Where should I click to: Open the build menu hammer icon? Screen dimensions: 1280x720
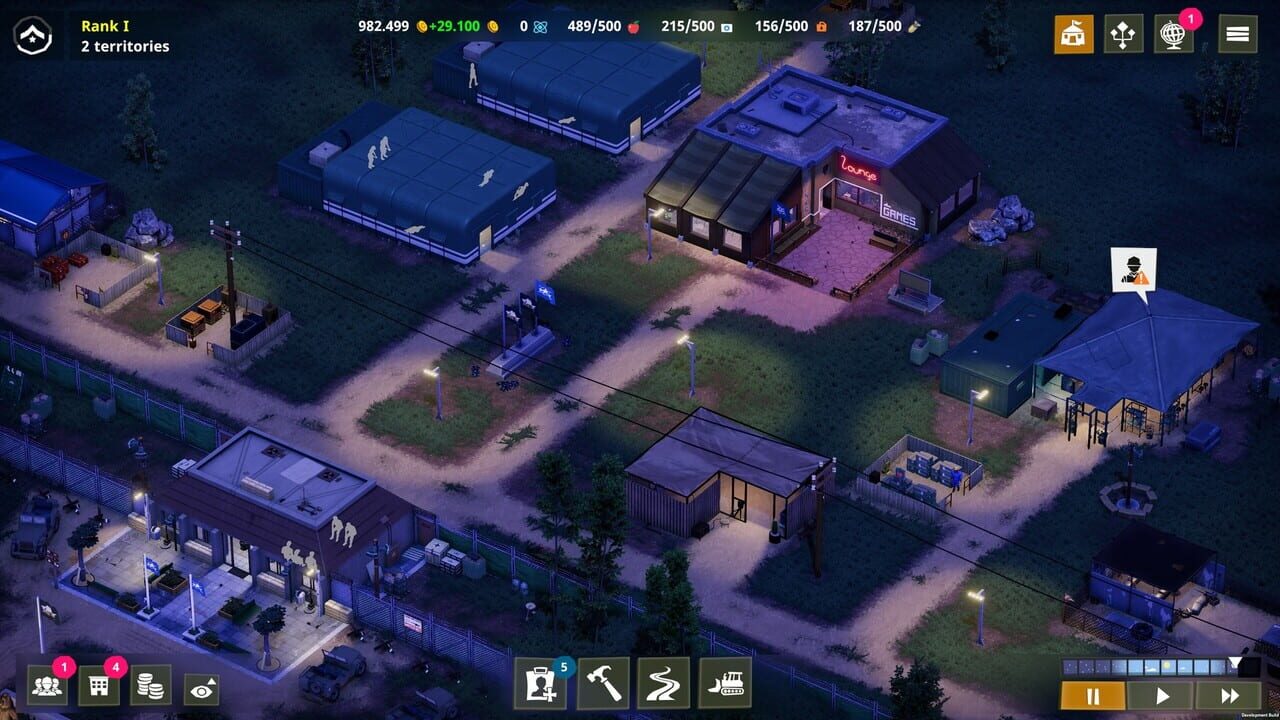point(603,687)
